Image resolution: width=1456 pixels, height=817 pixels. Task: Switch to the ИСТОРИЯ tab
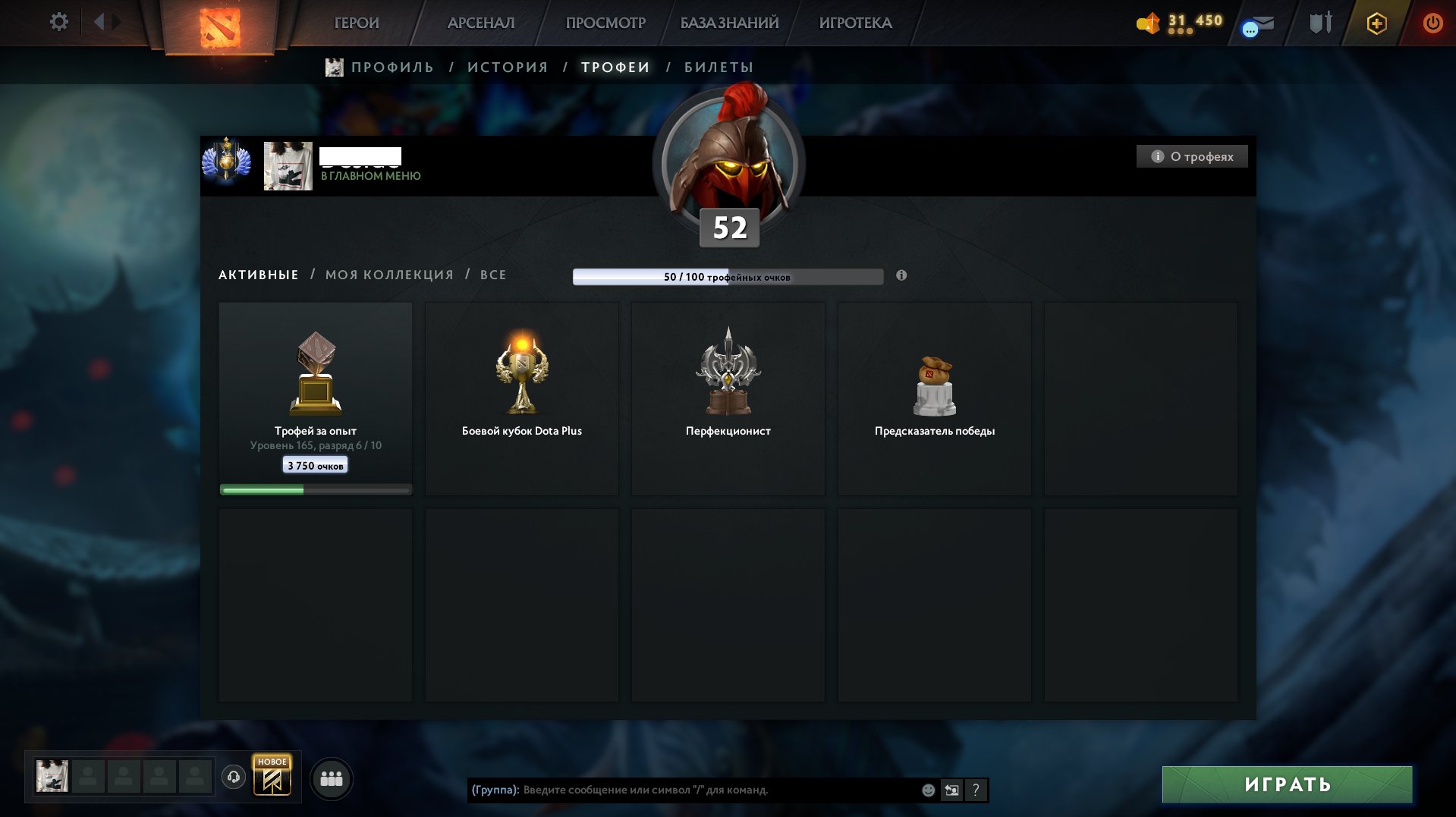508,68
